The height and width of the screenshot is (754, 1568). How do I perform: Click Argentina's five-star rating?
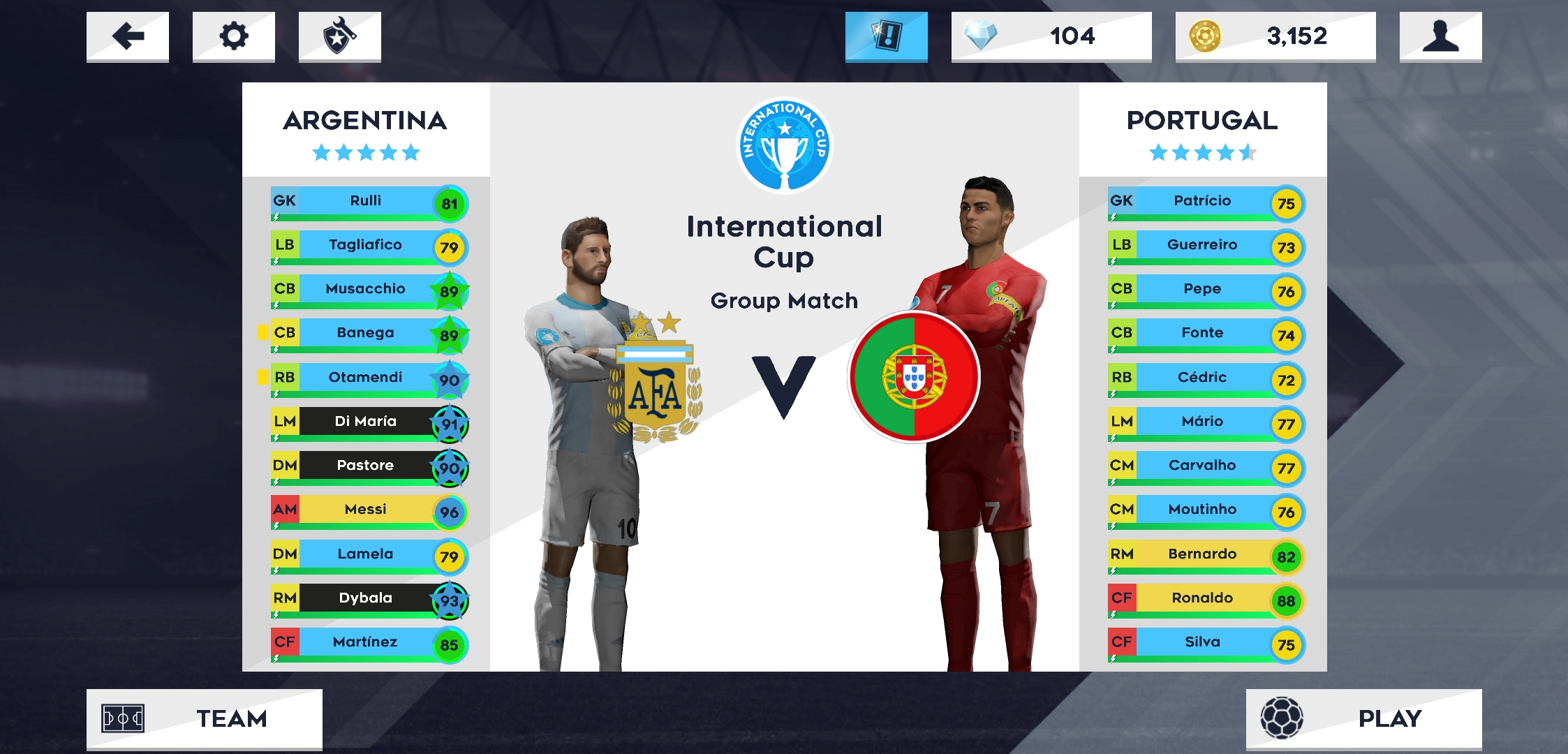pyautogui.click(x=366, y=151)
